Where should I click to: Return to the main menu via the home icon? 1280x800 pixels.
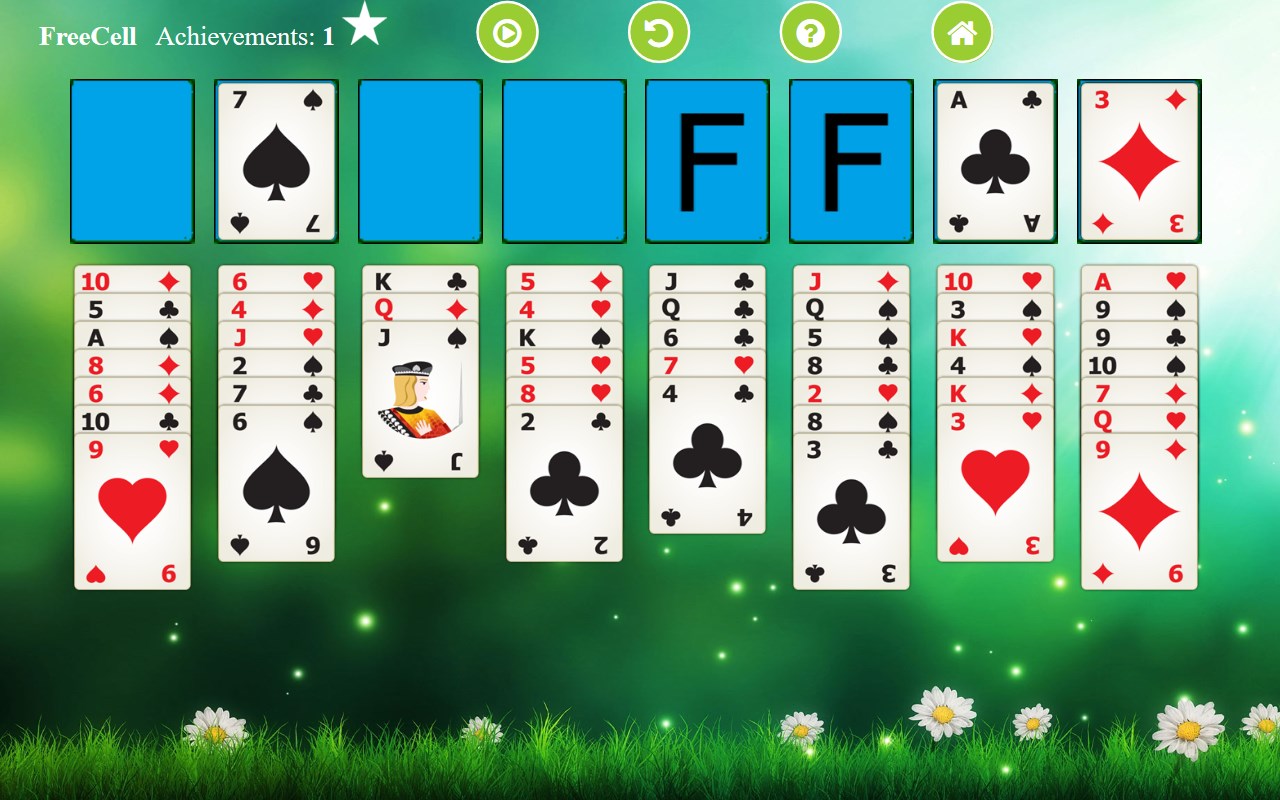tap(962, 31)
